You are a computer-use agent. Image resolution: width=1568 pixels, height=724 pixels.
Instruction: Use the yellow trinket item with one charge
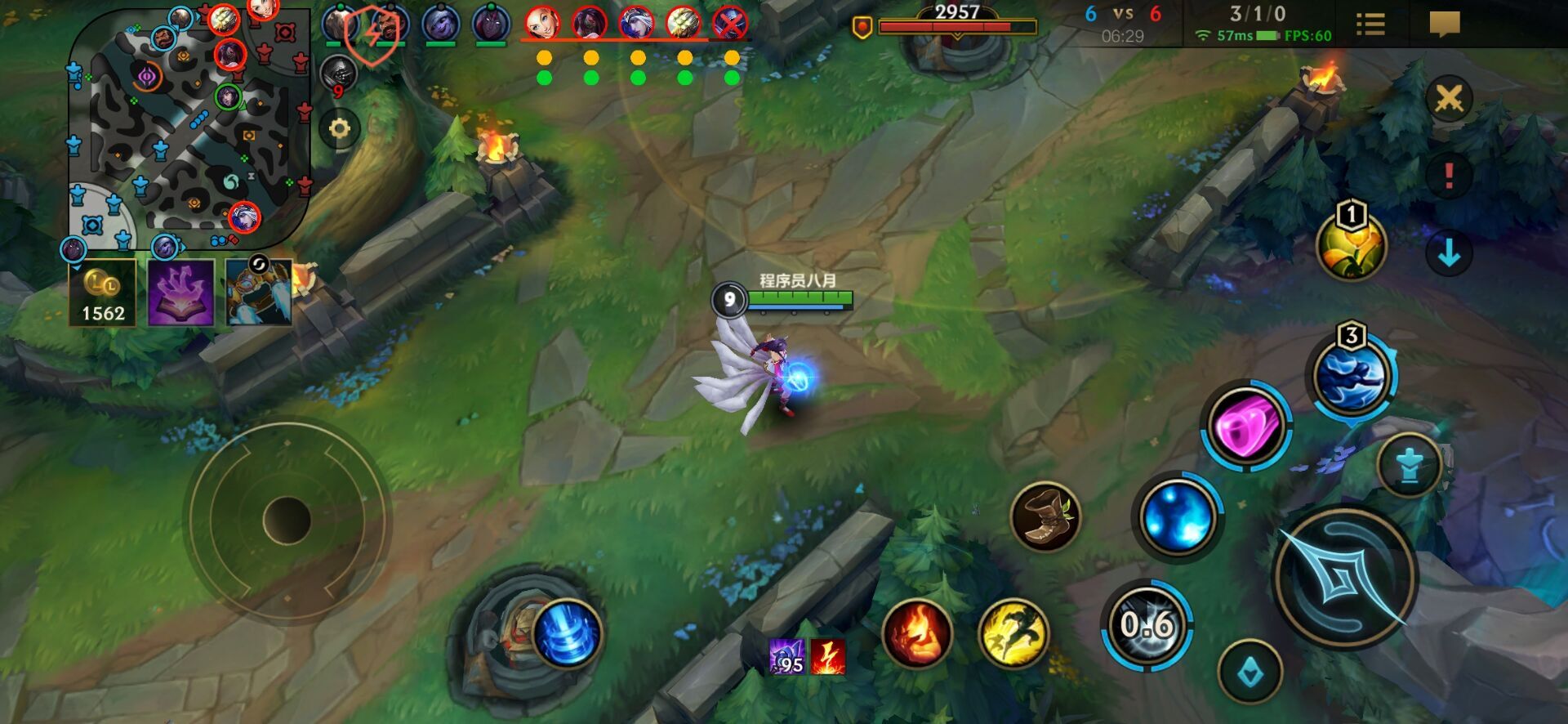(1351, 246)
